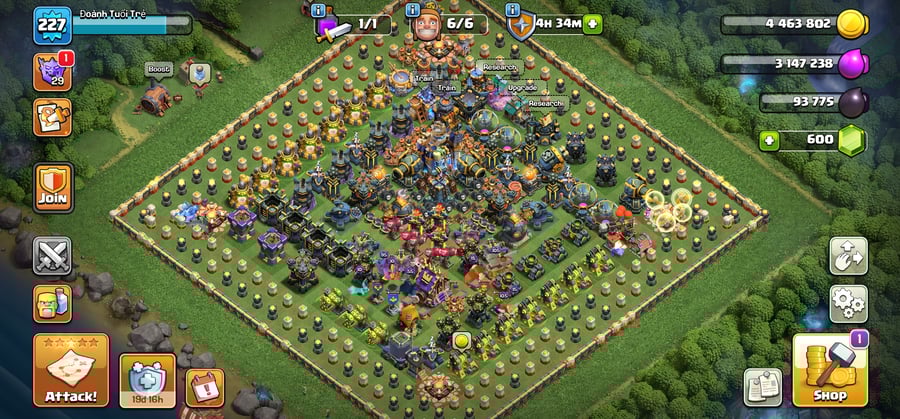The width and height of the screenshot is (900, 419).
Task: Tap the Boost label
Action: point(158,69)
